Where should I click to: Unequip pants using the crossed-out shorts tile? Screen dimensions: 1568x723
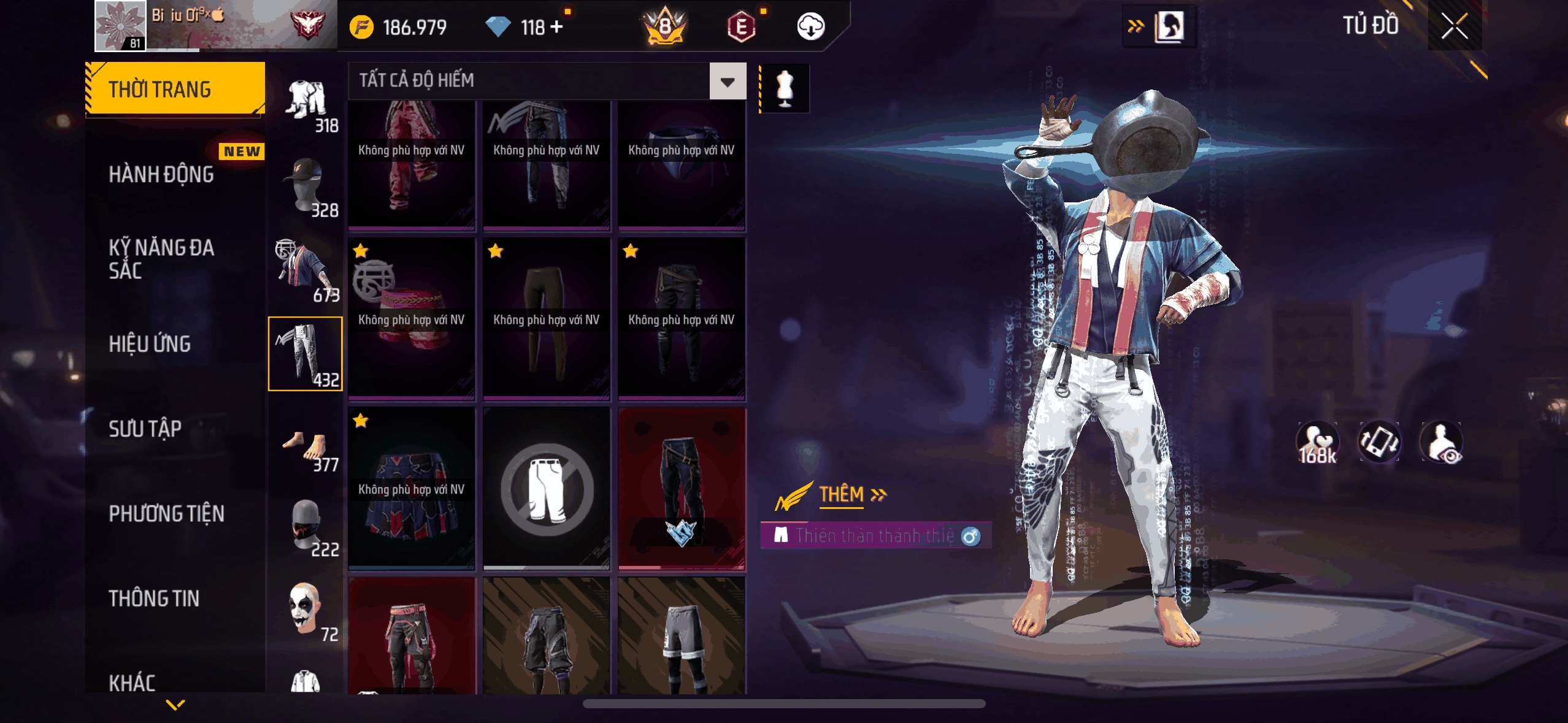click(x=547, y=489)
